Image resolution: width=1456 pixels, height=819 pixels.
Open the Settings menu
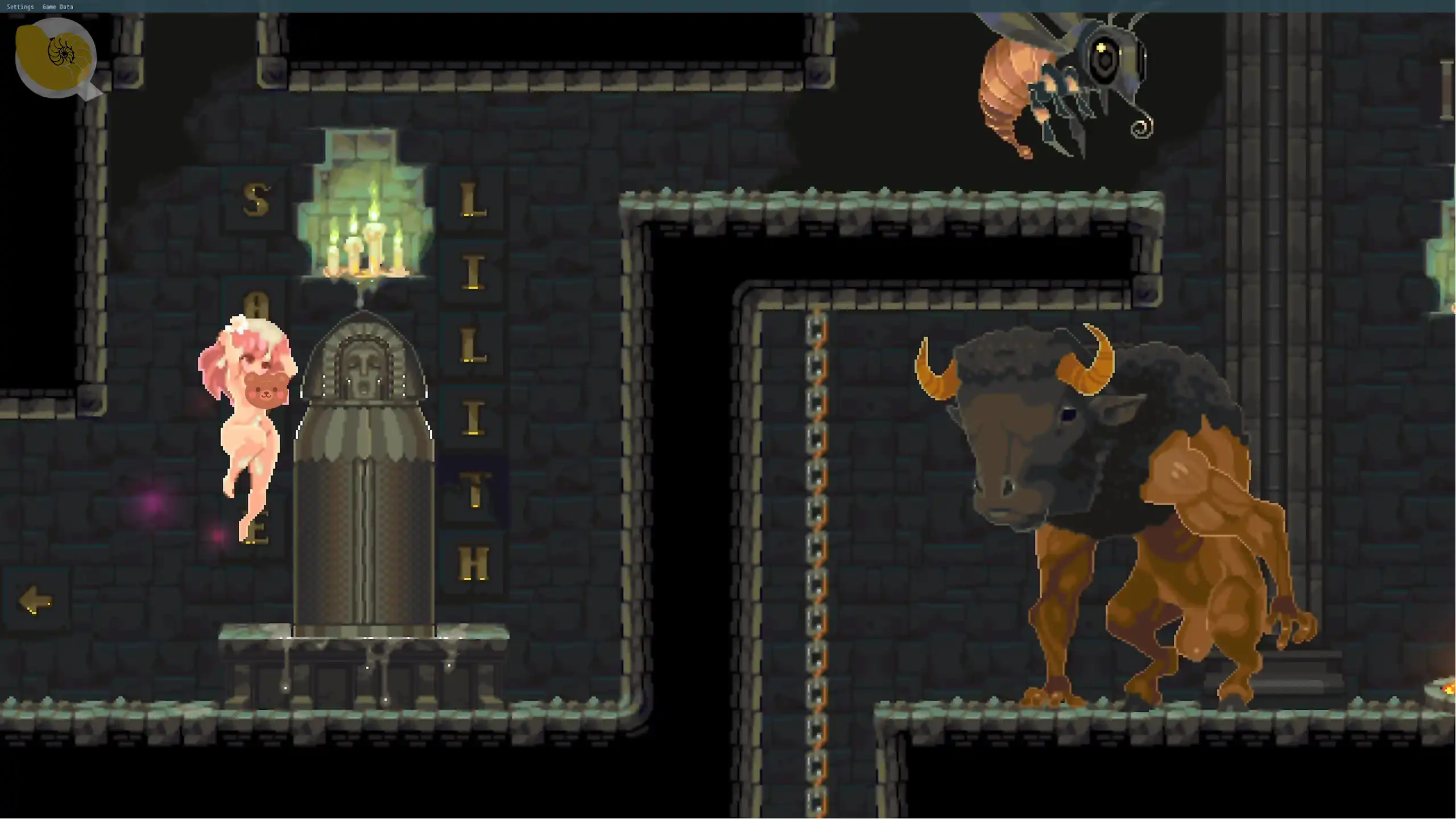pyautogui.click(x=20, y=7)
